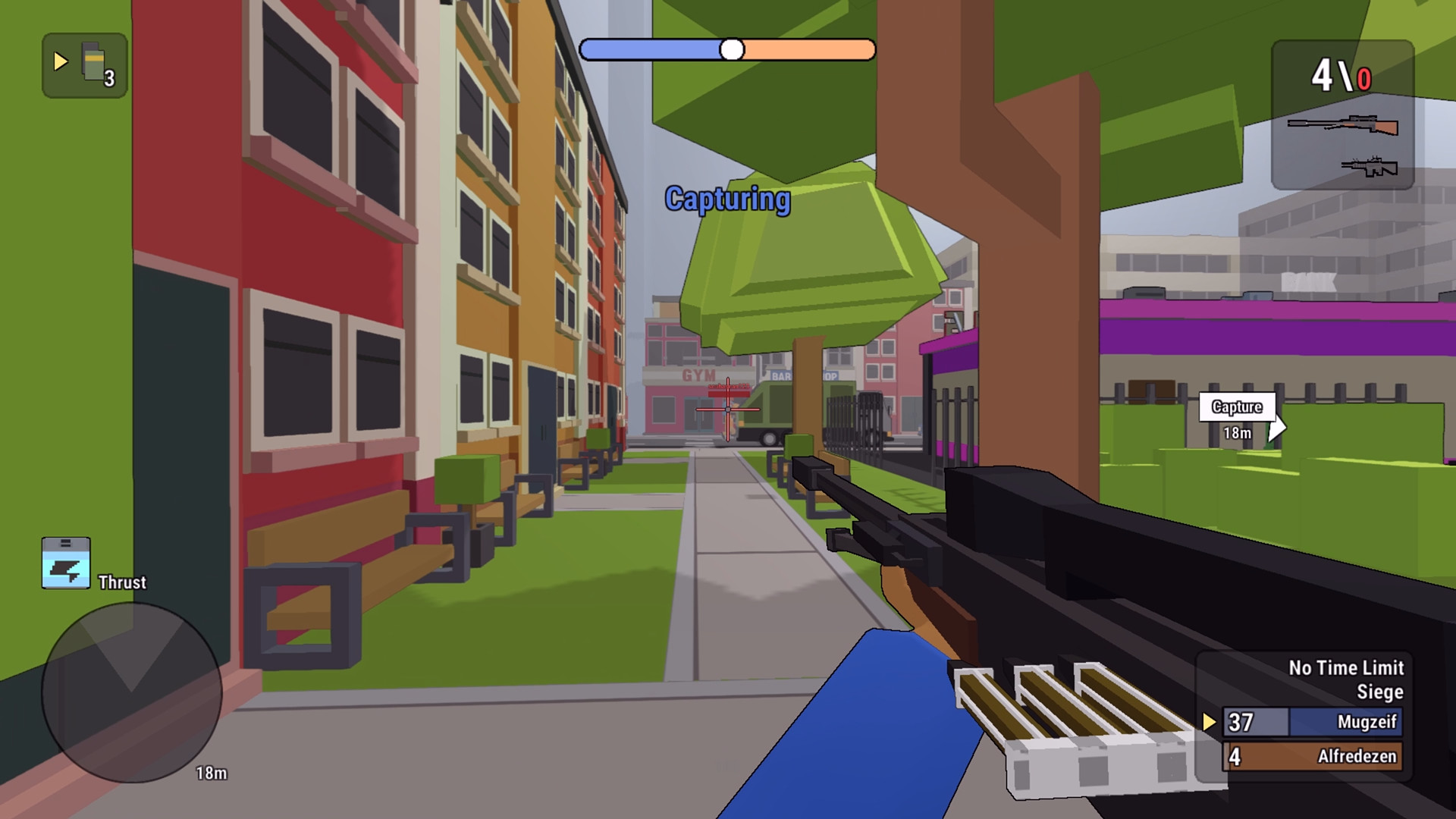
Task: Click the Capturing text label
Action: click(727, 199)
